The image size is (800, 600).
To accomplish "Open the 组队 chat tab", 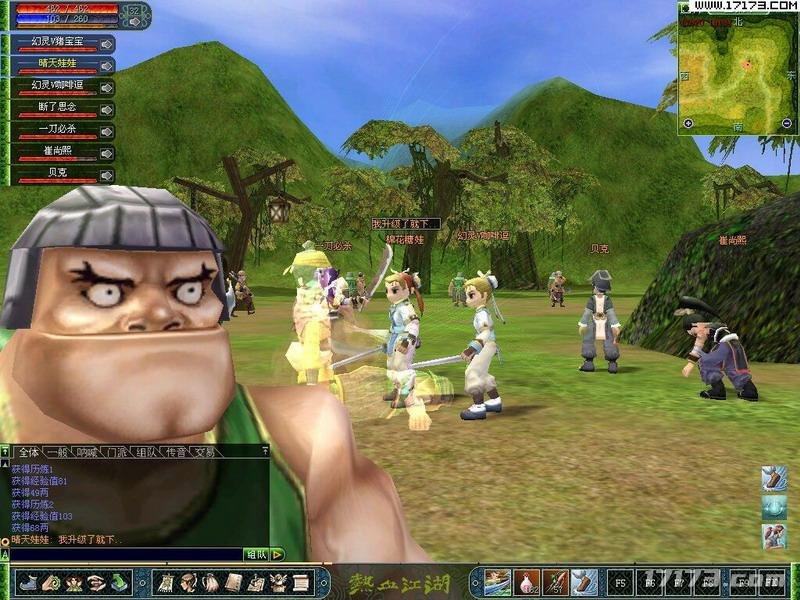I will point(146,452).
